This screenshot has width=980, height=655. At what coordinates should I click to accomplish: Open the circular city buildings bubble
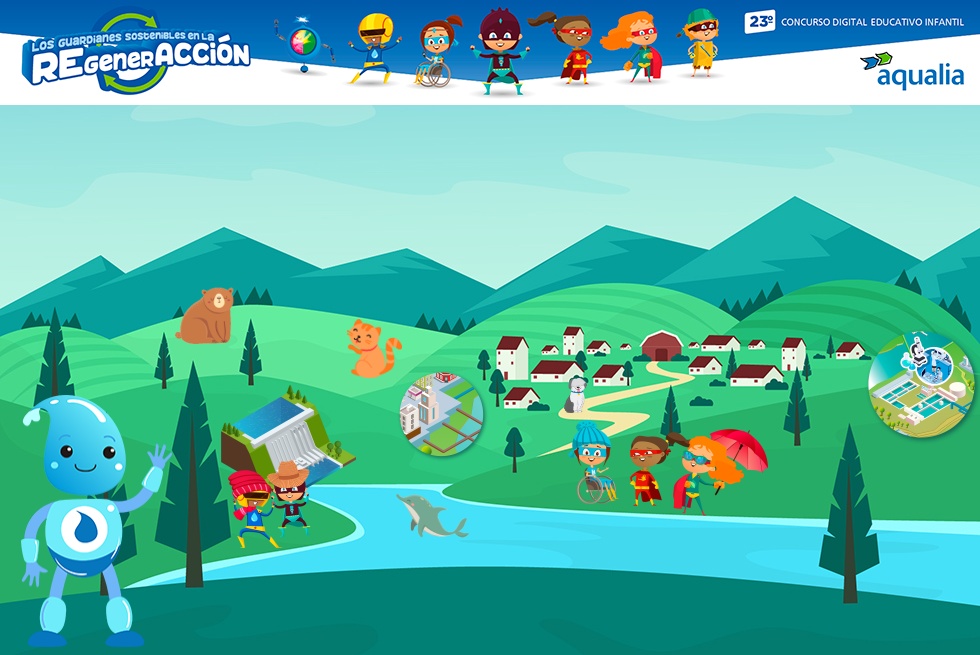(x=441, y=414)
